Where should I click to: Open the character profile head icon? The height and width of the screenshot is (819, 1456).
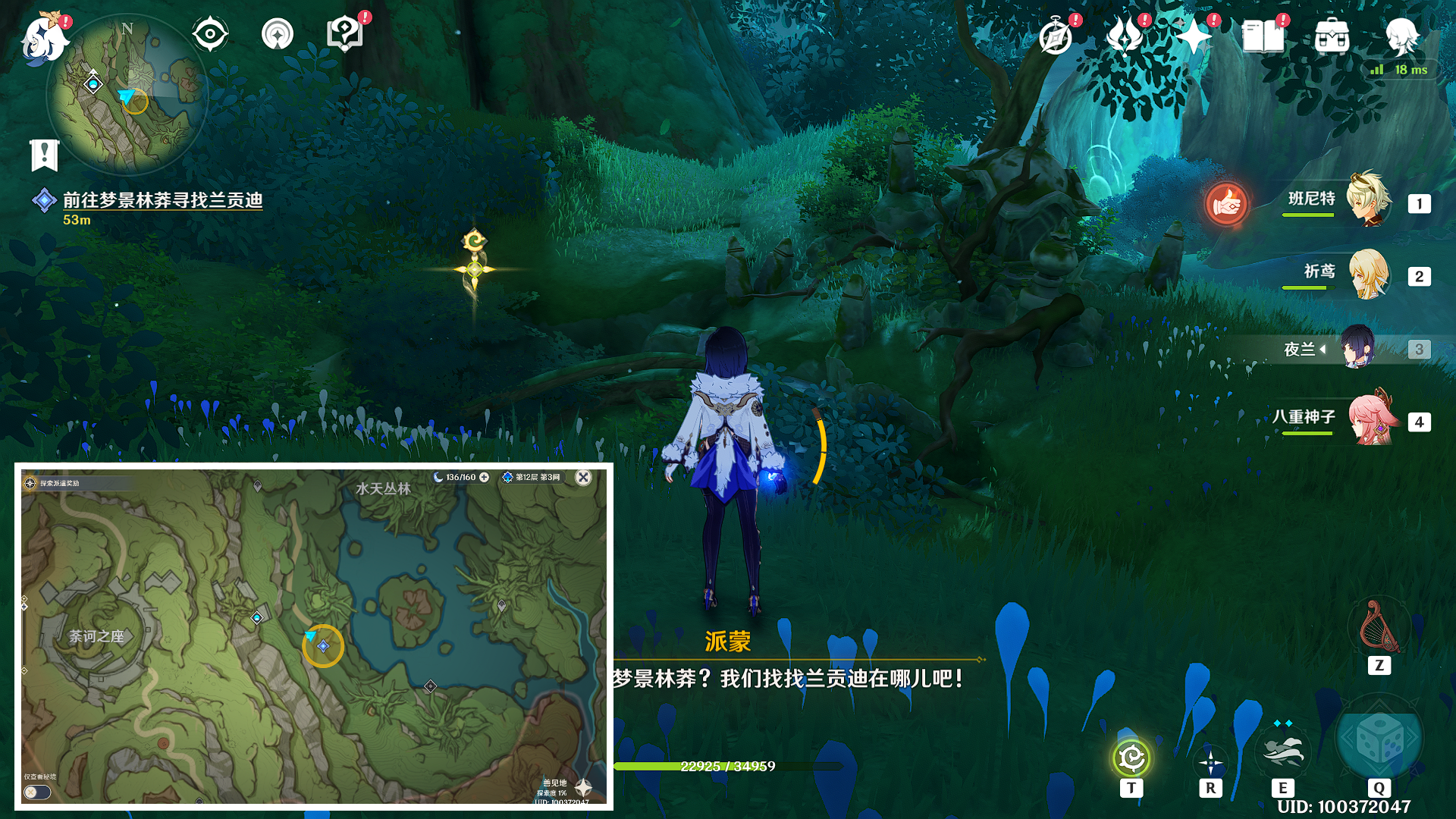(1401, 36)
